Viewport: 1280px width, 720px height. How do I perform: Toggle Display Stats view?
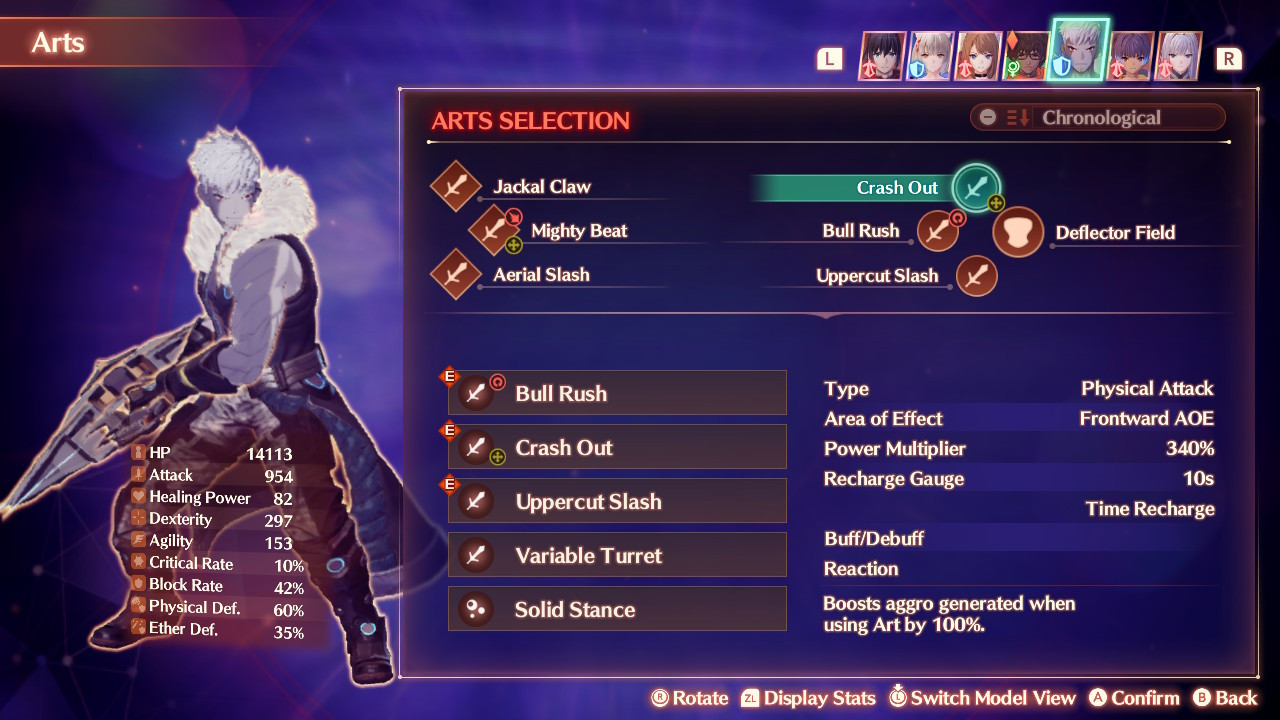[x=810, y=698]
